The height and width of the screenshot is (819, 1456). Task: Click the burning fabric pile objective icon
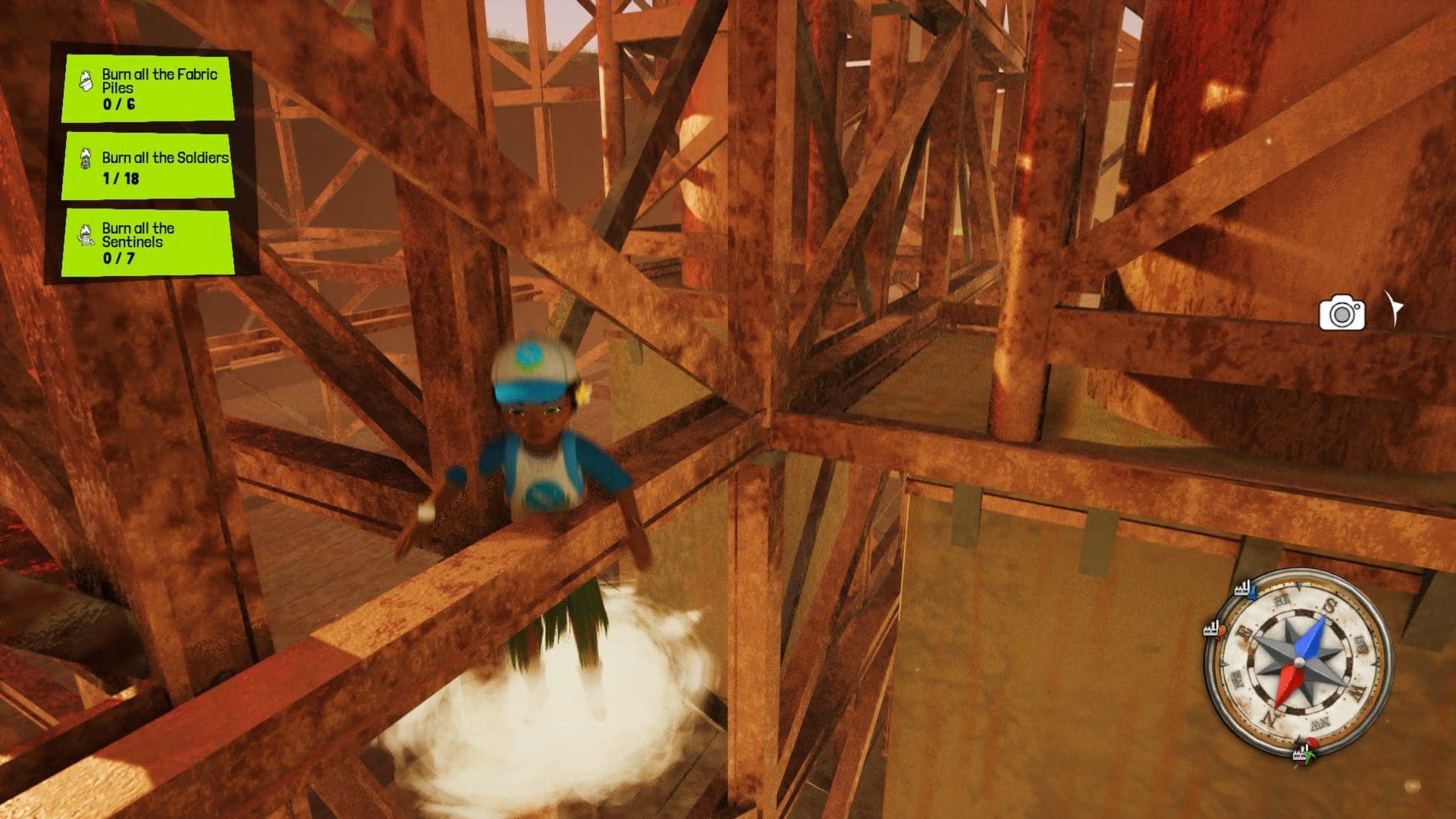pos(85,80)
